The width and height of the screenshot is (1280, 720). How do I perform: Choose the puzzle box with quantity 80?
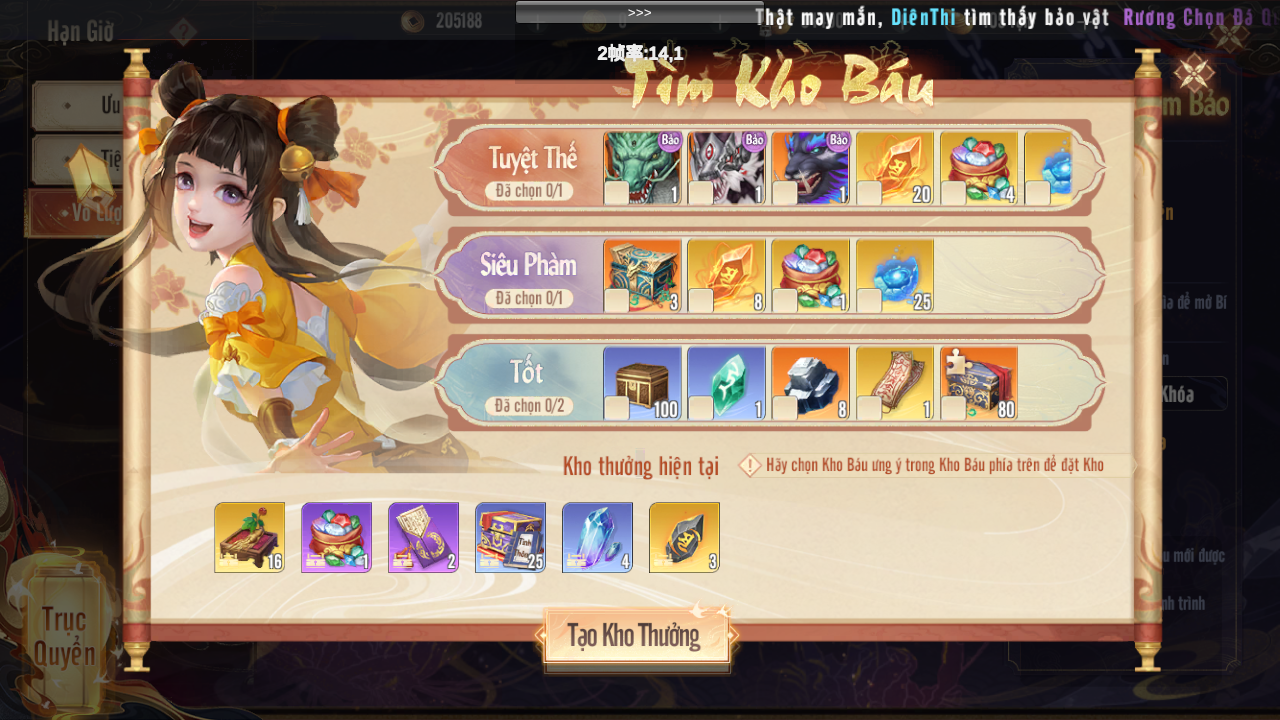point(978,383)
